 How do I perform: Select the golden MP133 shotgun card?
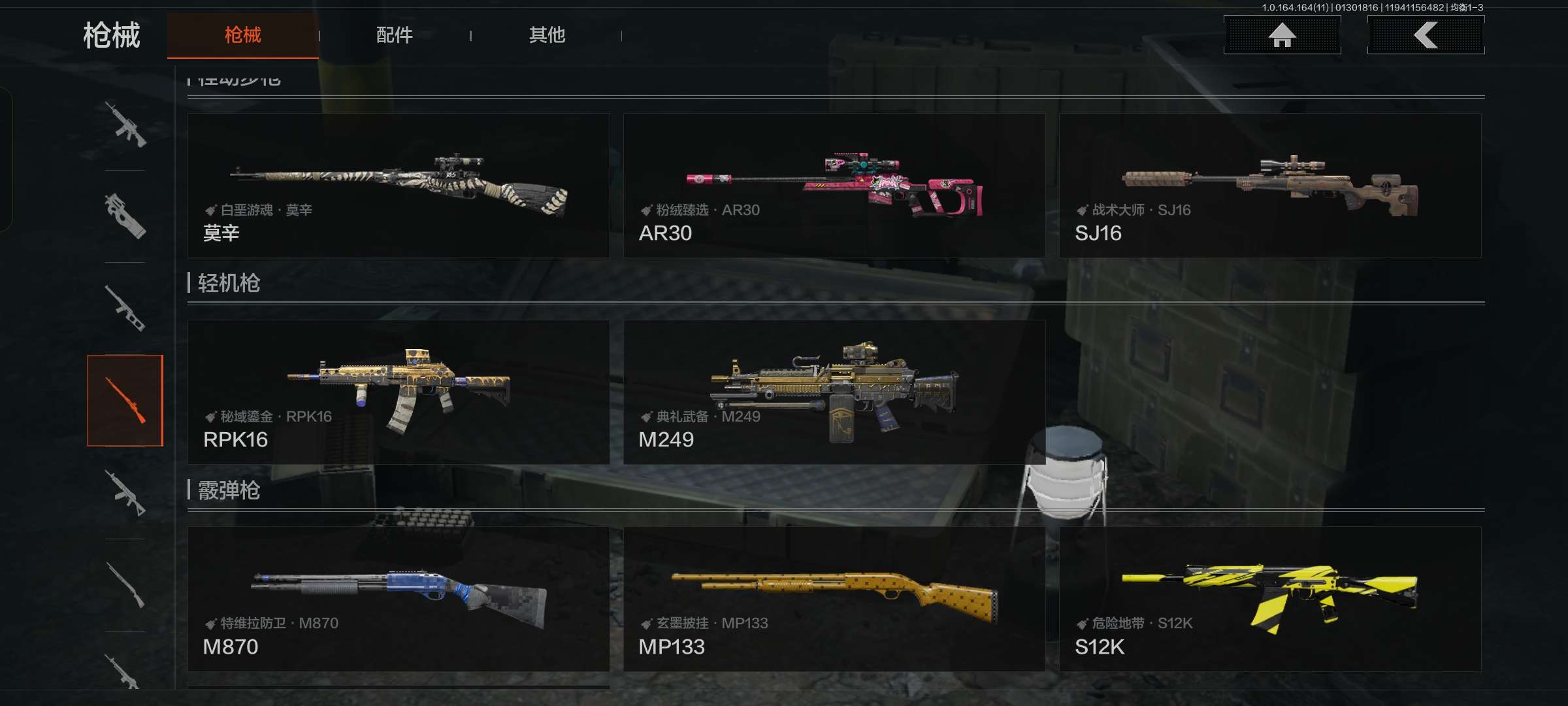834,599
